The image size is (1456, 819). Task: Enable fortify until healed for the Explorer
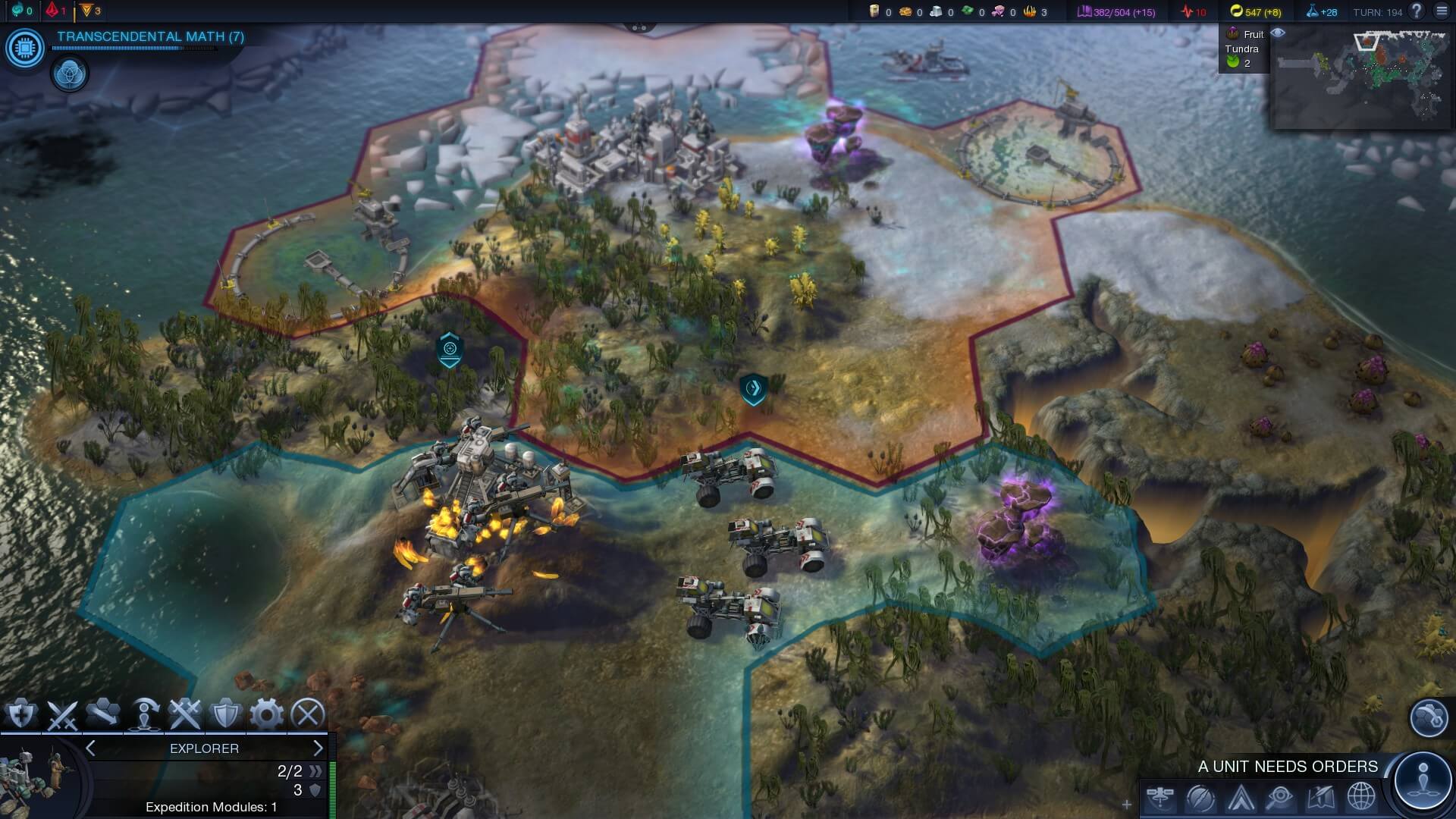[x=20, y=714]
